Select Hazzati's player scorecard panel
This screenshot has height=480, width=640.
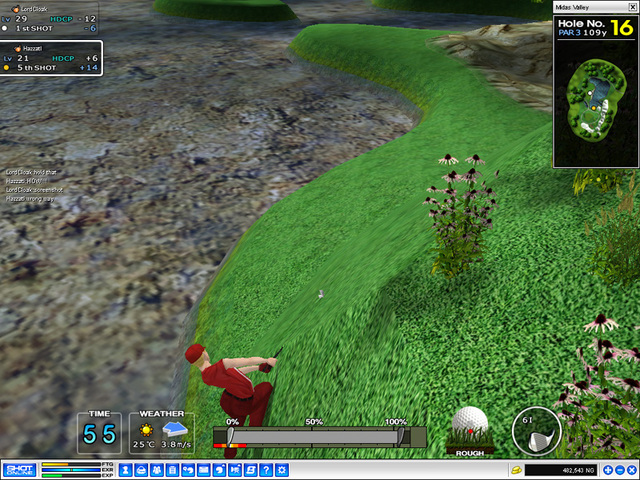pos(50,58)
